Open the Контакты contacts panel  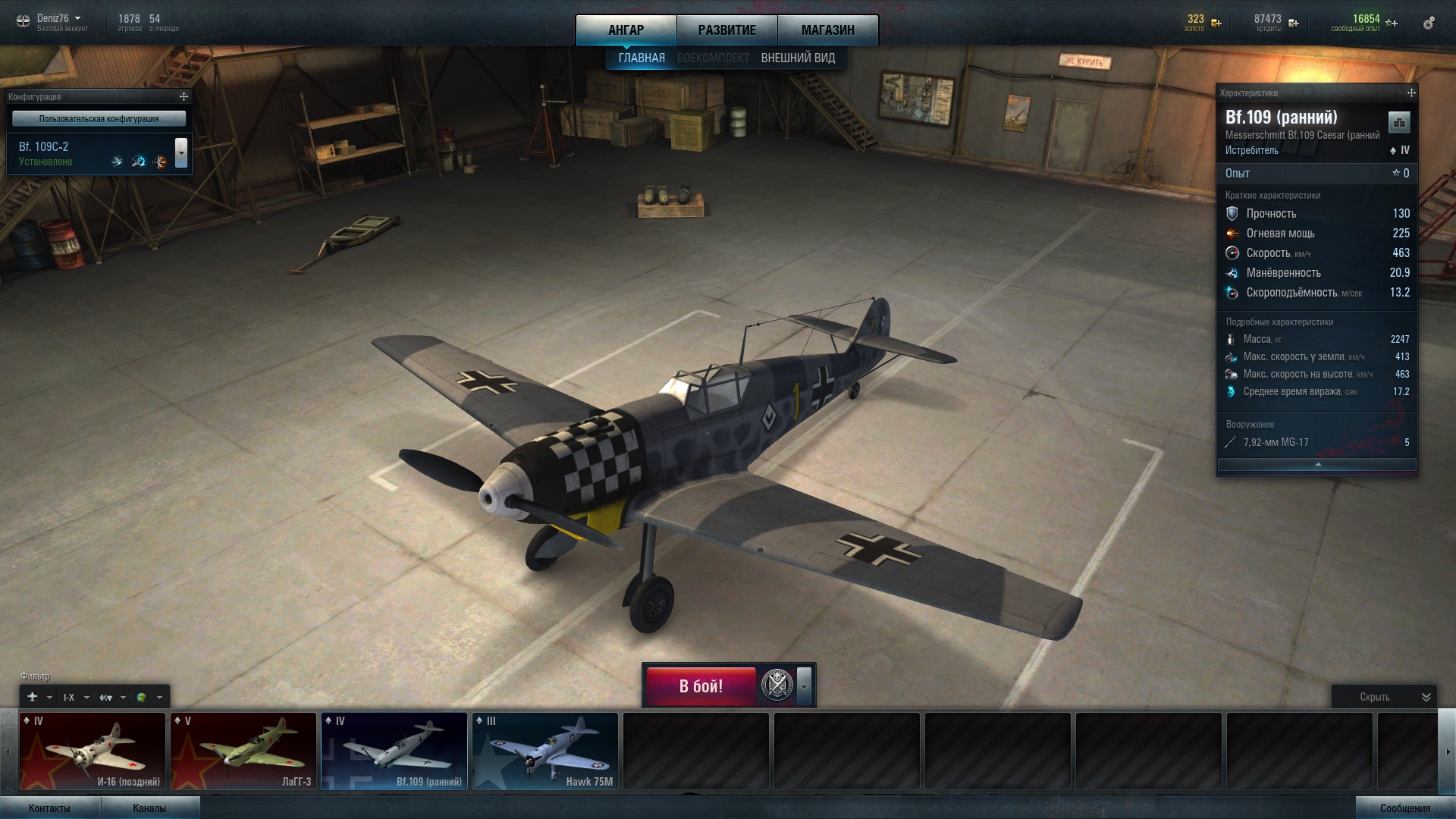[49, 808]
